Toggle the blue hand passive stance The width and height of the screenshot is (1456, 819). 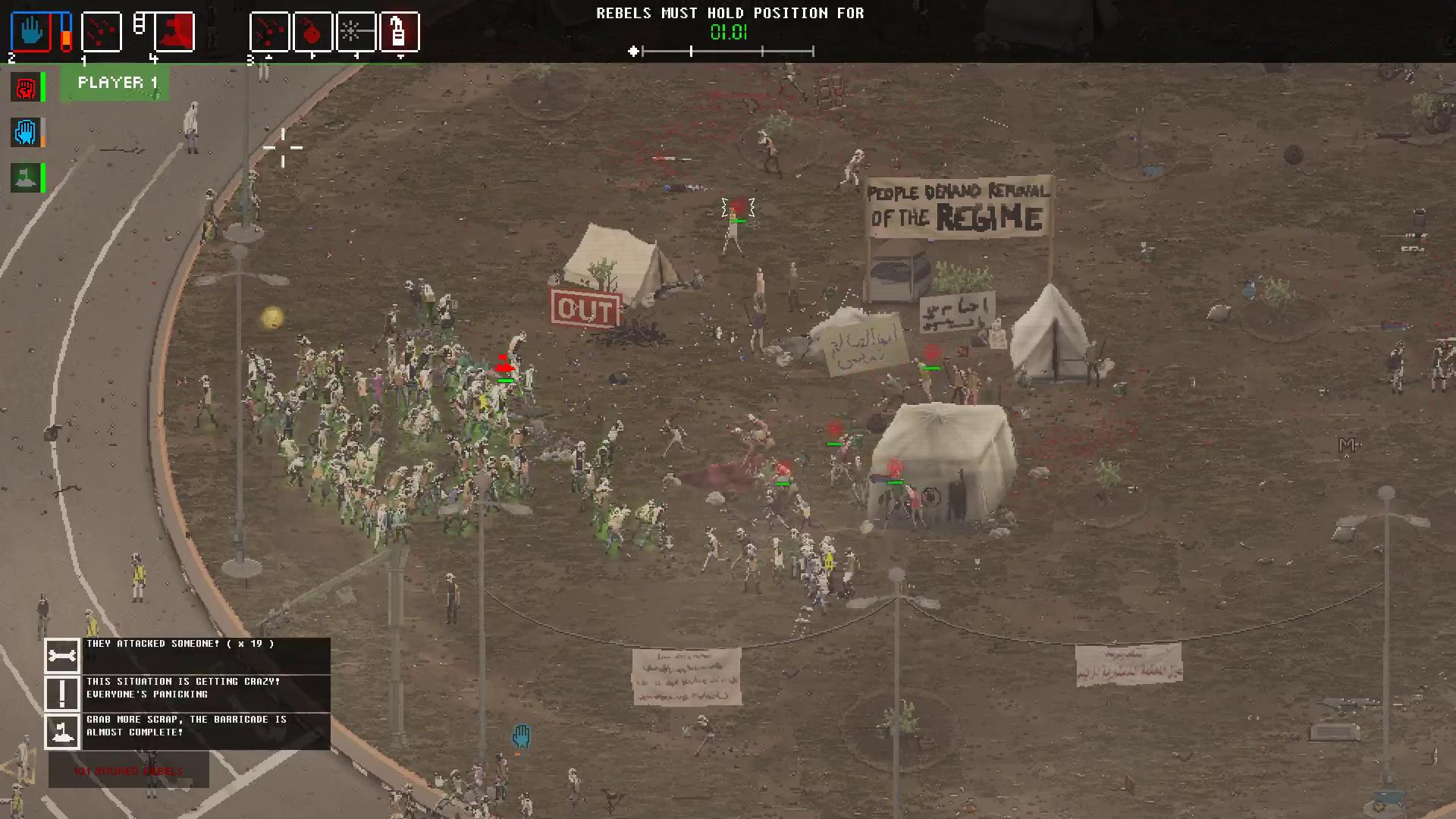26,132
